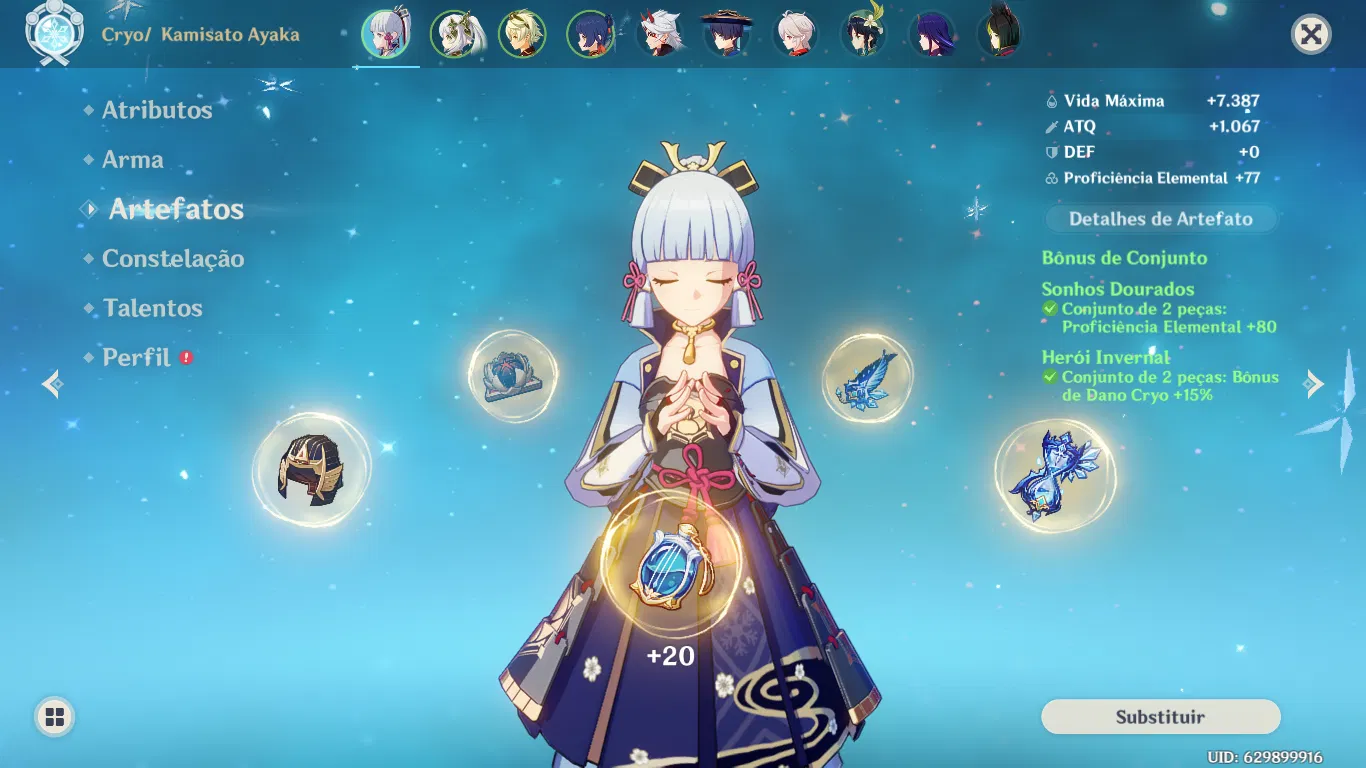Viewport: 1366px width, 768px height.
Task: Switch to the Arma section
Action: tap(133, 159)
